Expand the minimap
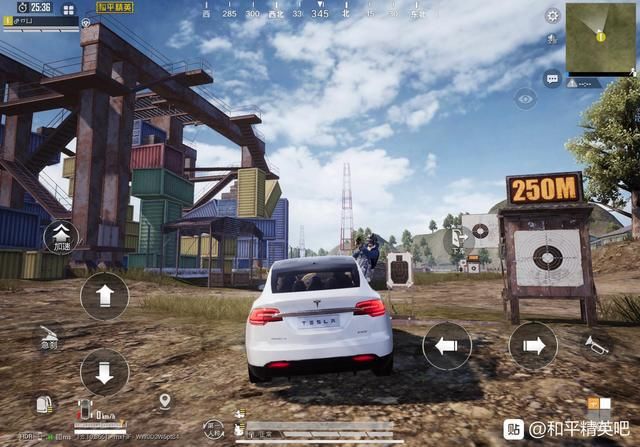Viewport: 640px width, 447px height. click(600, 38)
